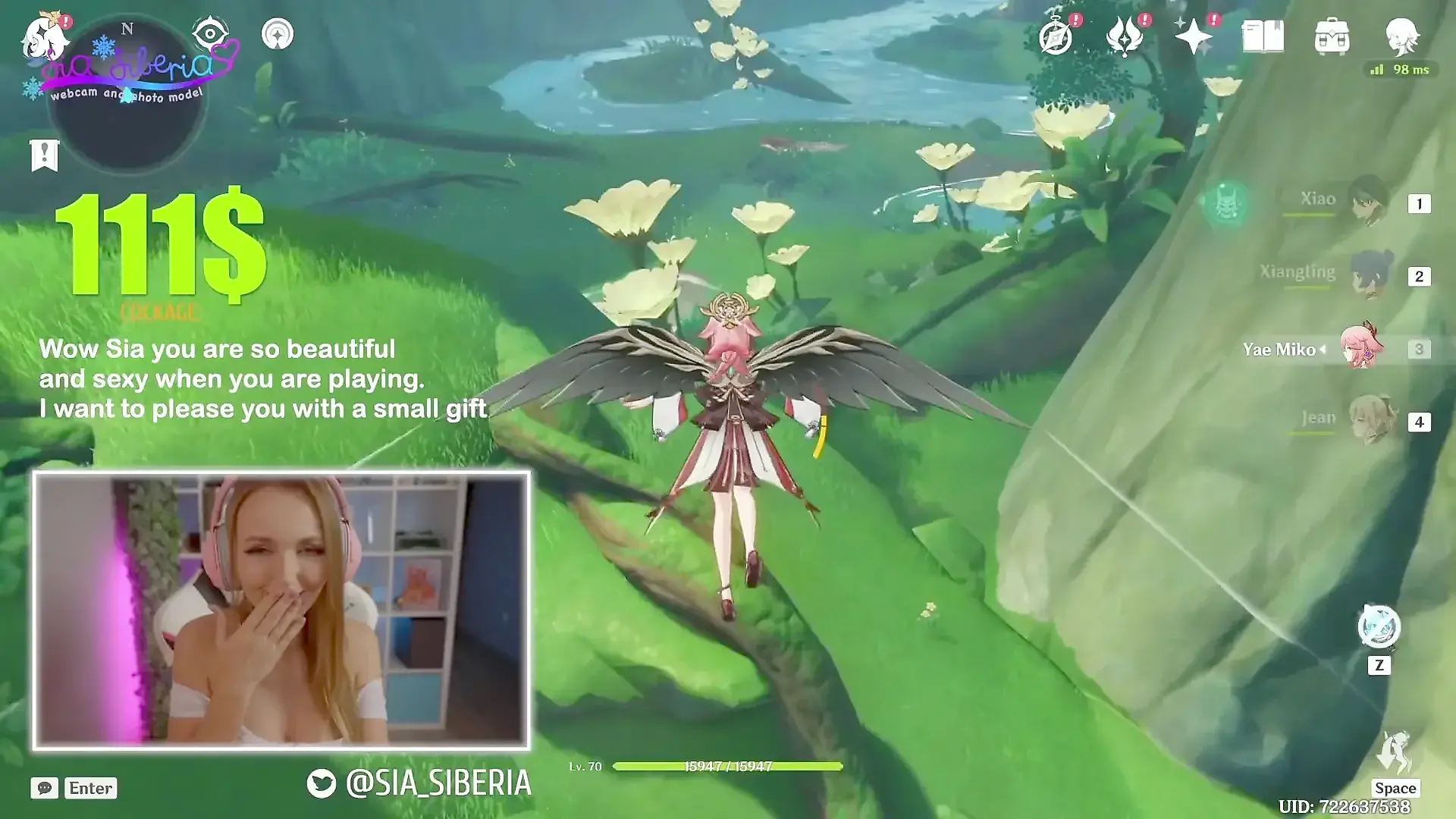
Task: Open the quest bookmark icon
Action: (45, 155)
